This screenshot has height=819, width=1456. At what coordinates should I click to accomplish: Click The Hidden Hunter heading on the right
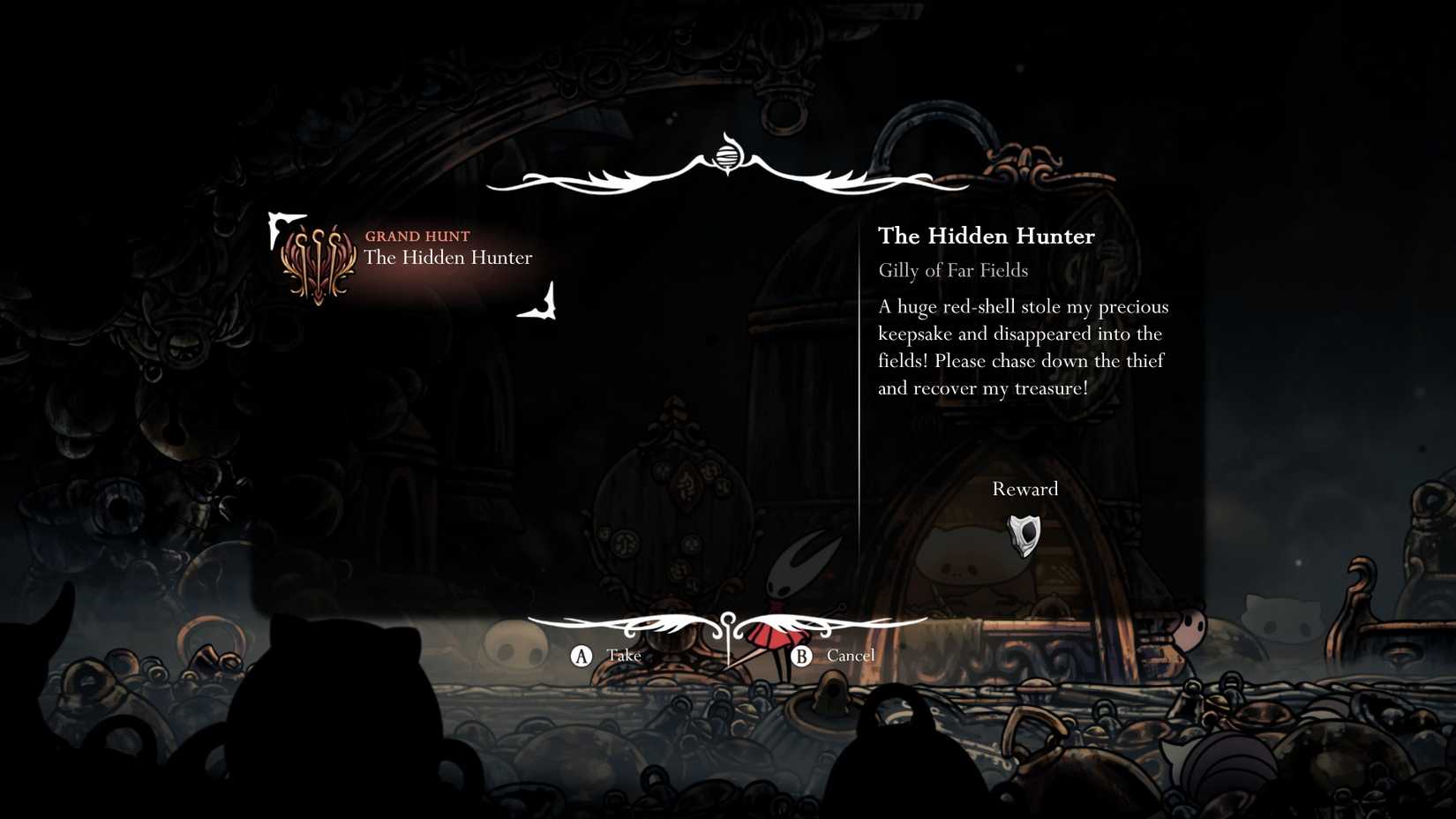[x=986, y=236]
